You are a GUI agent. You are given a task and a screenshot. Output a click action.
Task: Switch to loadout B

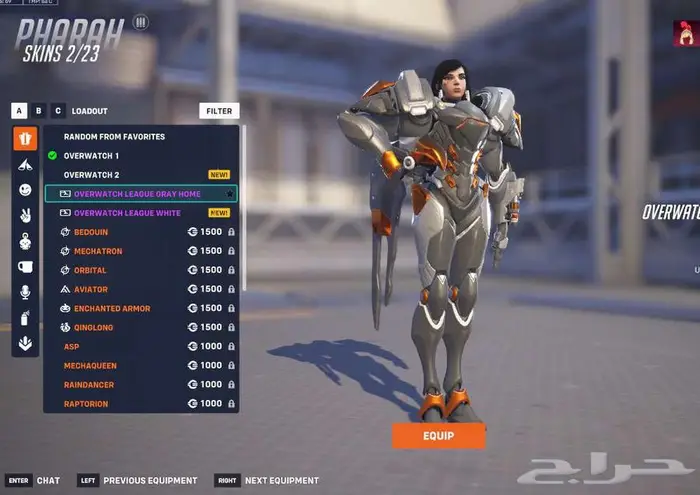click(x=39, y=111)
